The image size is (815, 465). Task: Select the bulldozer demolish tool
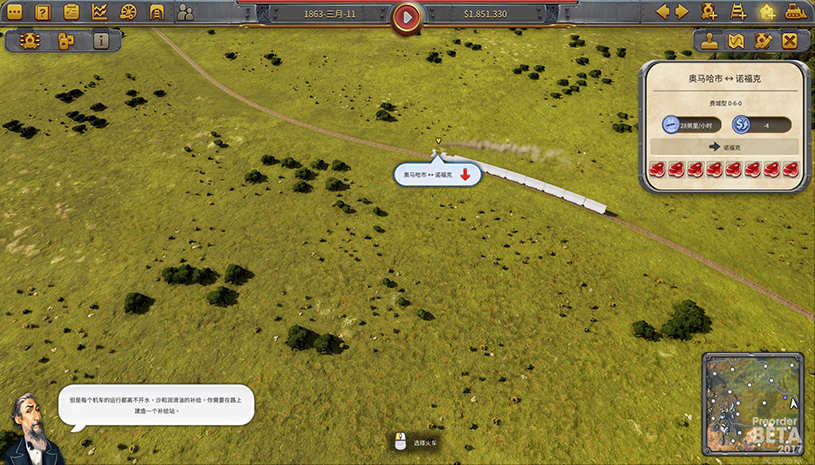coord(795,12)
